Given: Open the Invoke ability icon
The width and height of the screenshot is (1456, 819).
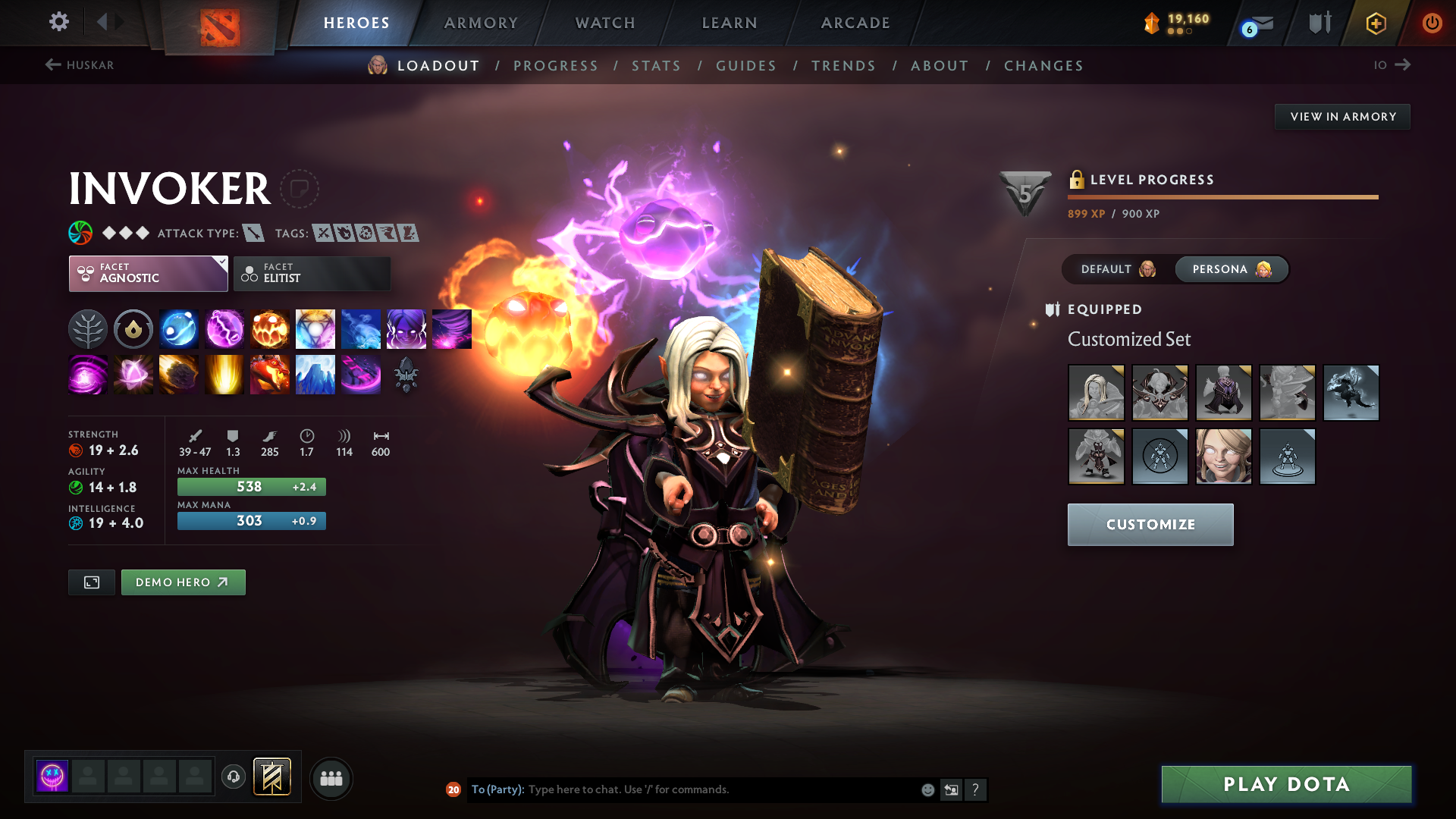Looking at the screenshot, I should point(315,329).
